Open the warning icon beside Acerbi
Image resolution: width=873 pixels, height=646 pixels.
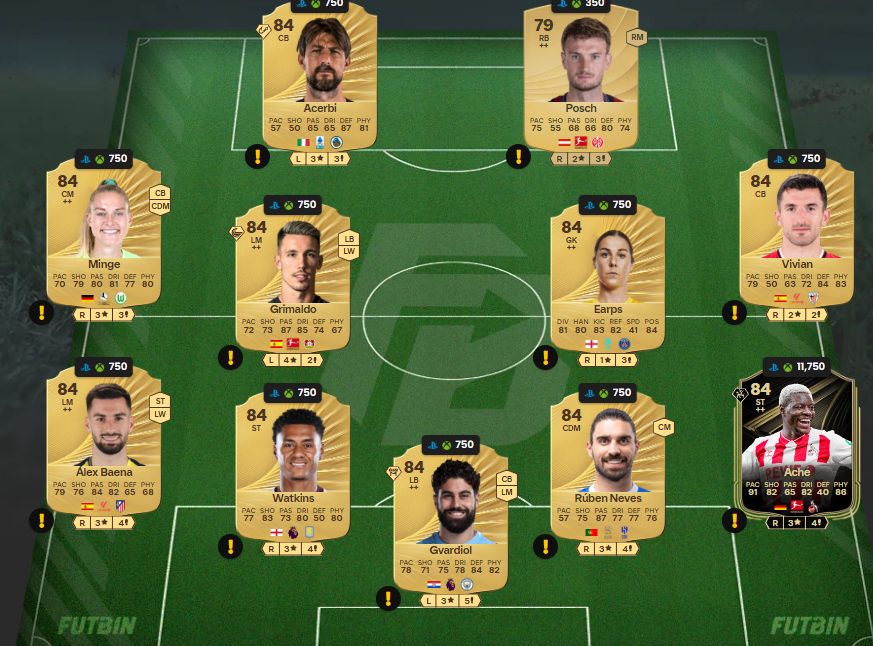[x=257, y=157]
